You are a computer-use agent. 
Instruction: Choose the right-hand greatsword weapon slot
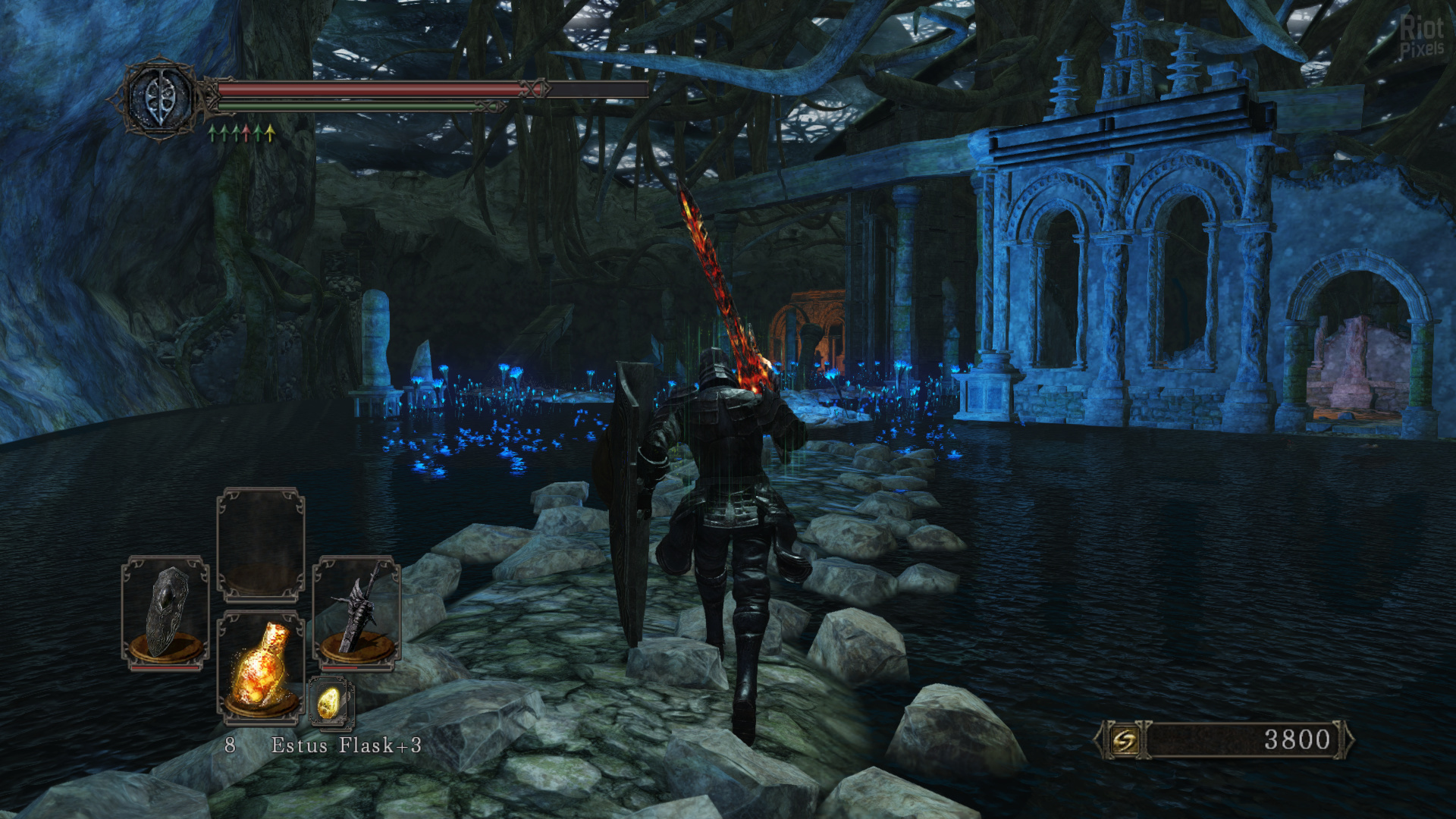pyautogui.click(x=356, y=611)
